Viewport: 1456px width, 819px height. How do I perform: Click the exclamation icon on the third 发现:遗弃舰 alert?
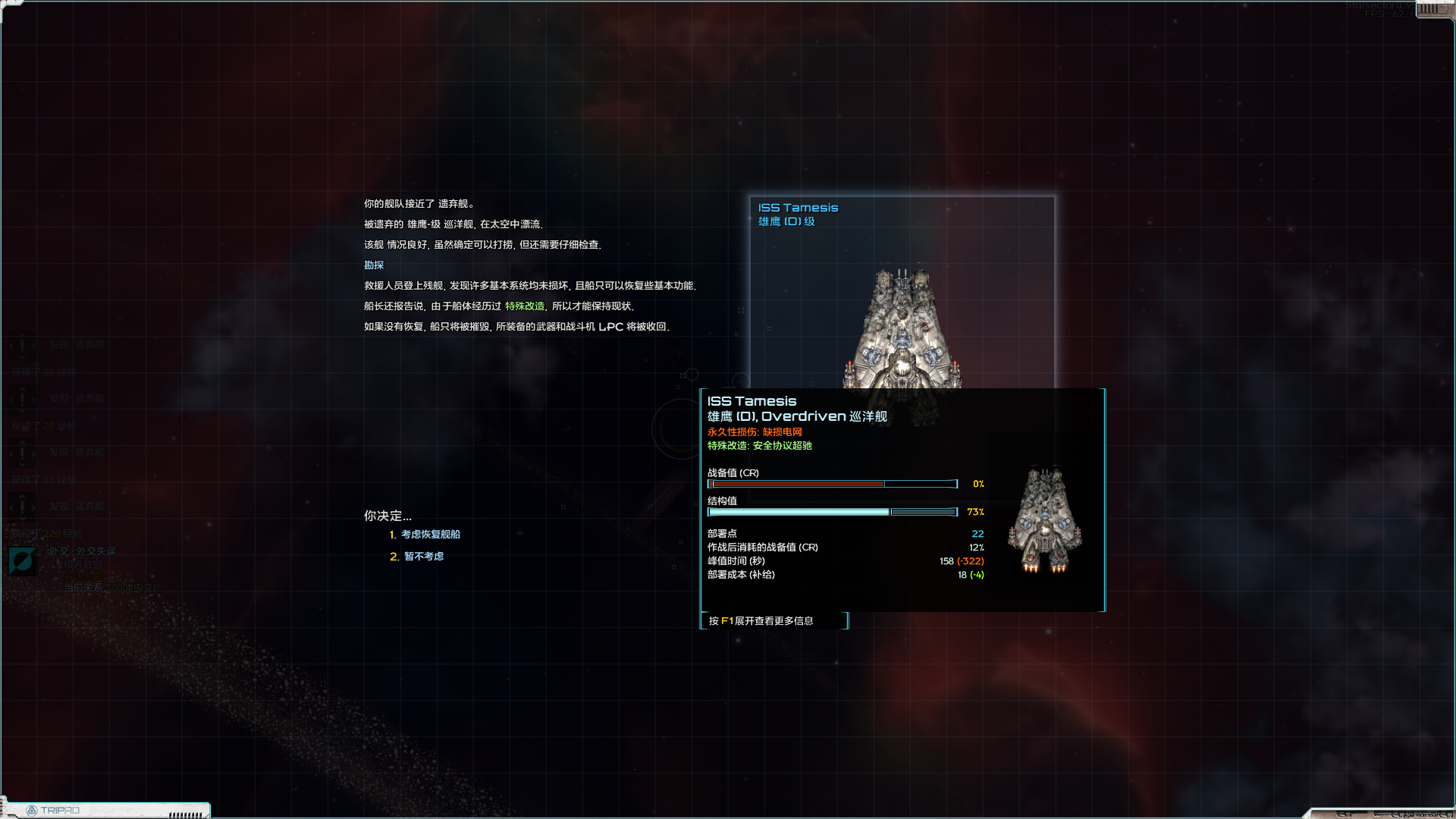23,453
